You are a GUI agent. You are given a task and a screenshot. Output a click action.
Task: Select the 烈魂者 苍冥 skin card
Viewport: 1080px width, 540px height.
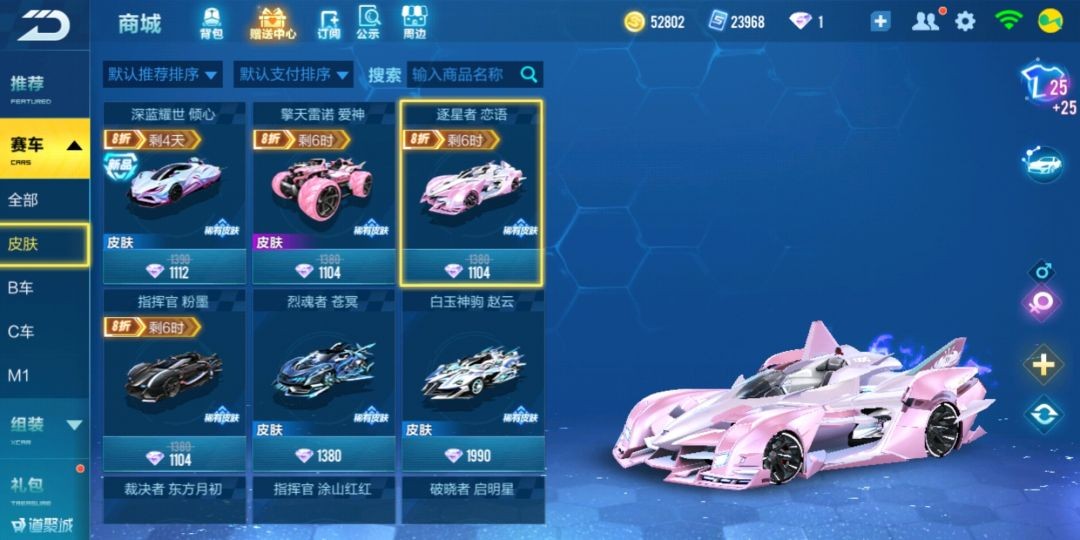[x=323, y=380]
